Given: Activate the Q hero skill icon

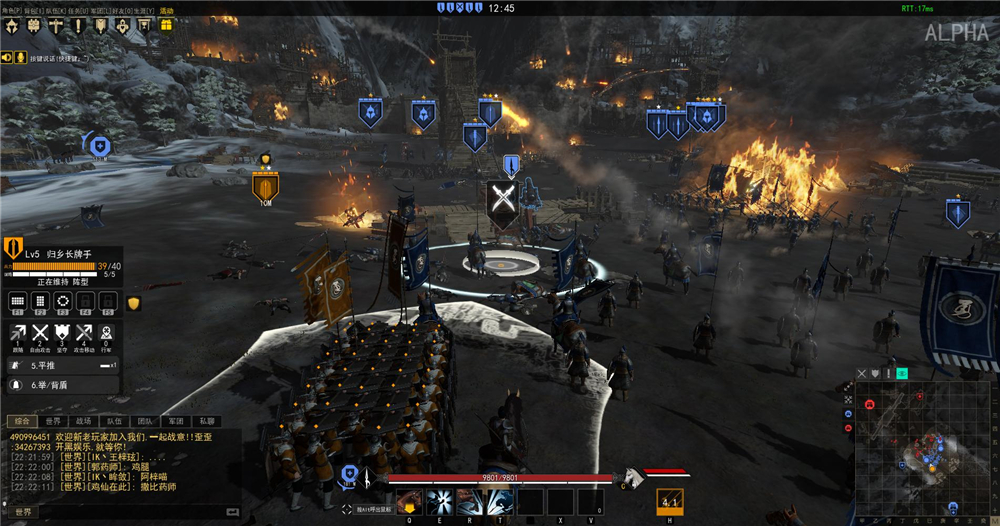Looking at the screenshot, I should (x=409, y=502).
